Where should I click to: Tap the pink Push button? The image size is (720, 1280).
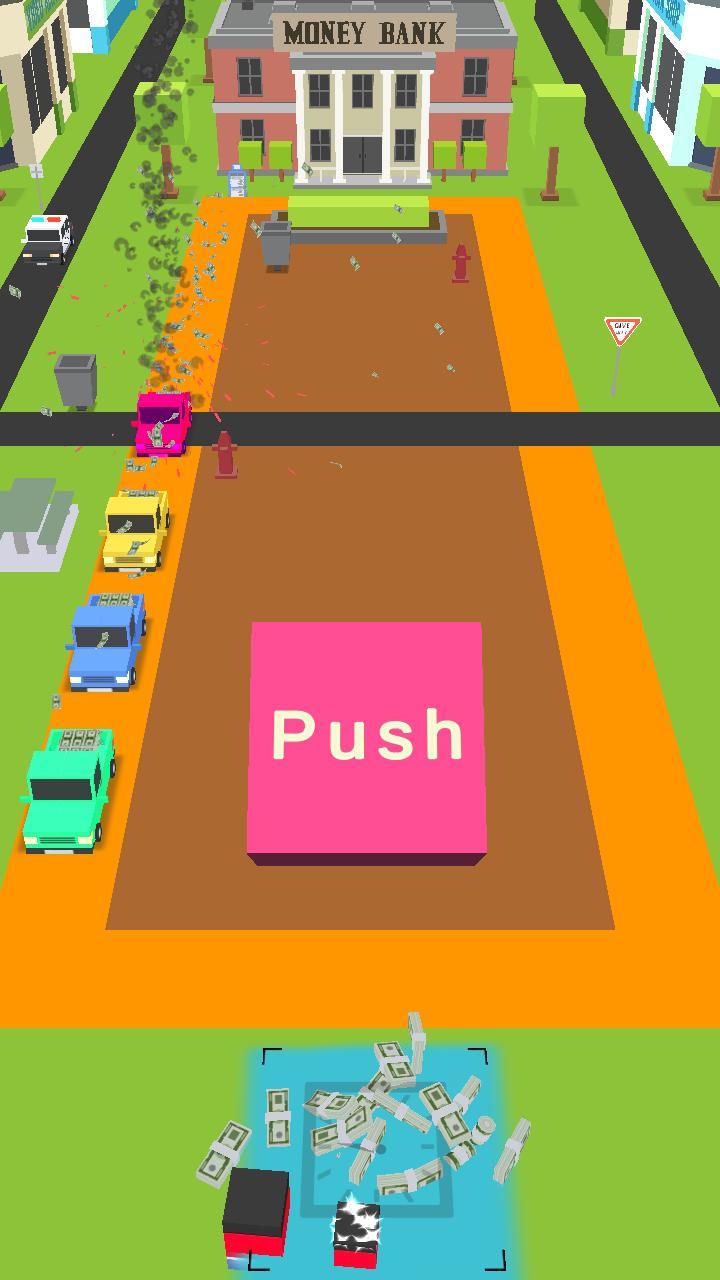(367, 736)
